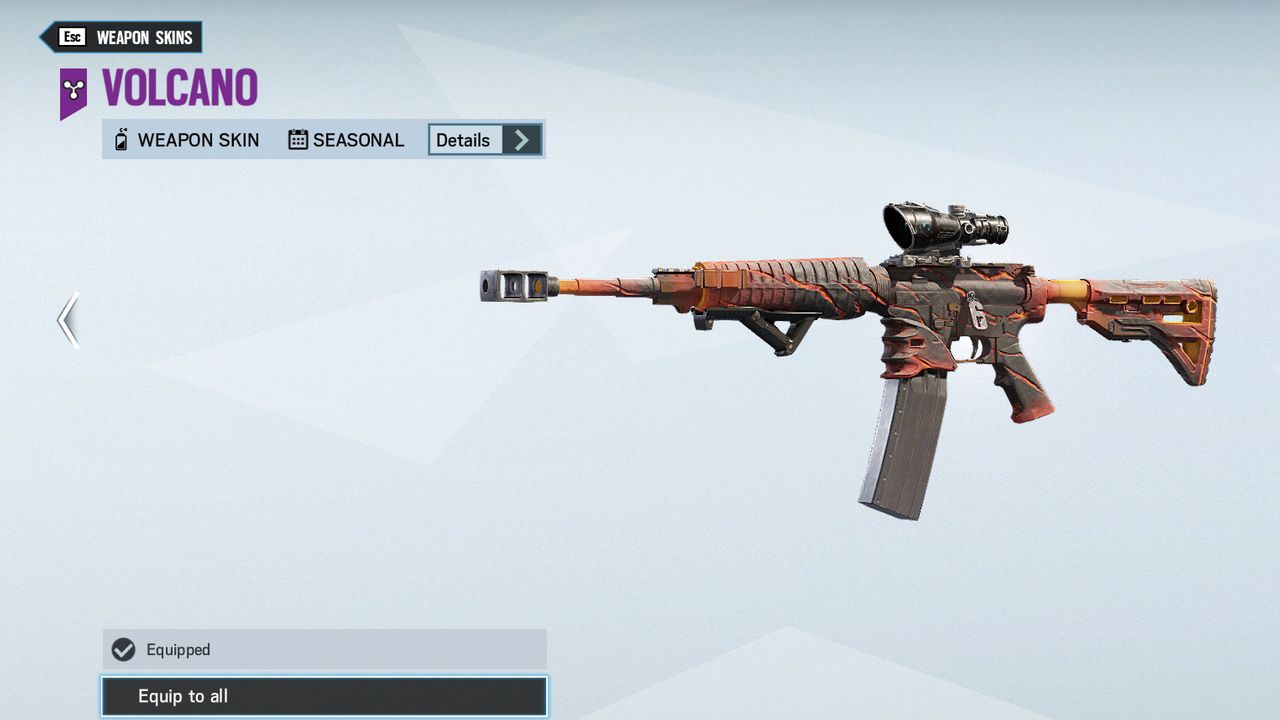Click the black arrow icon pointing left near Weapon Skins
This screenshot has height=720, width=1280.
click(42, 36)
